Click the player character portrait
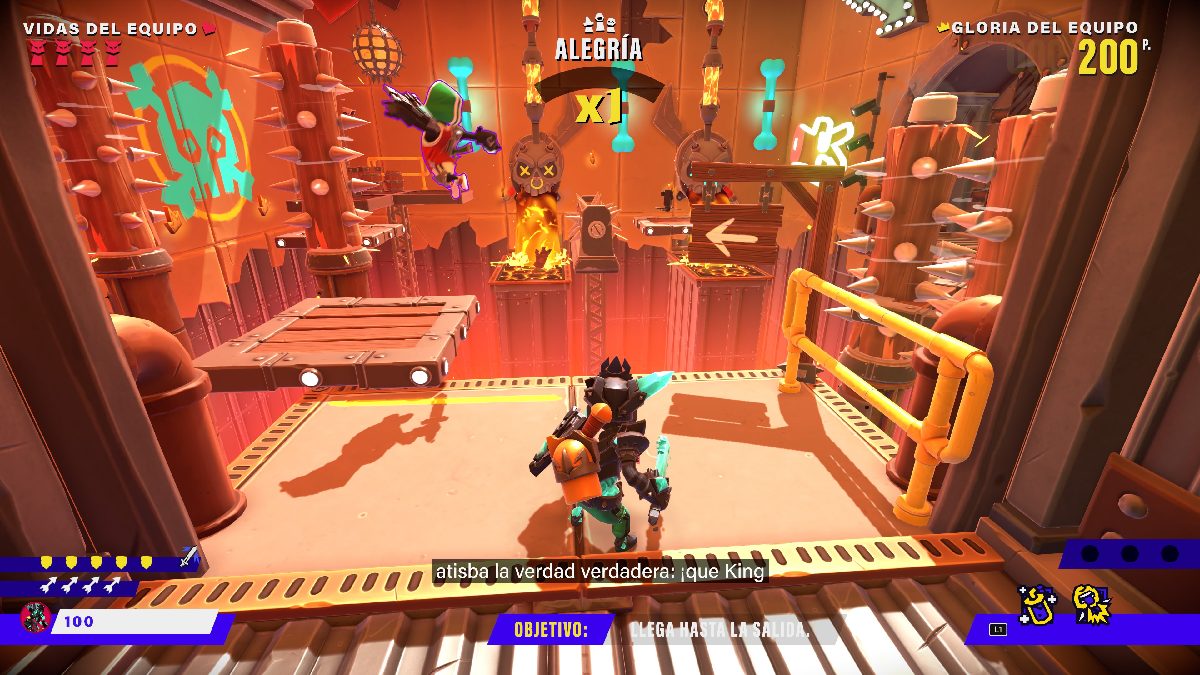Image resolution: width=1200 pixels, height=675 pixels. pyautogui.click(x=36, y=620)
